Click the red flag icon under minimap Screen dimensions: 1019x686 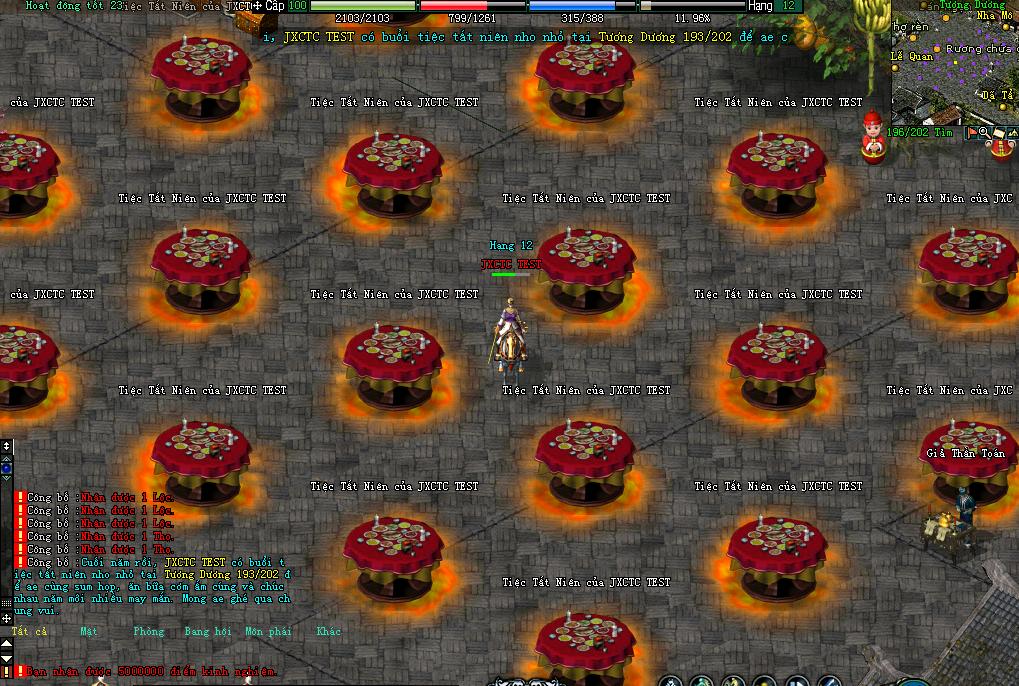(970, 132)
